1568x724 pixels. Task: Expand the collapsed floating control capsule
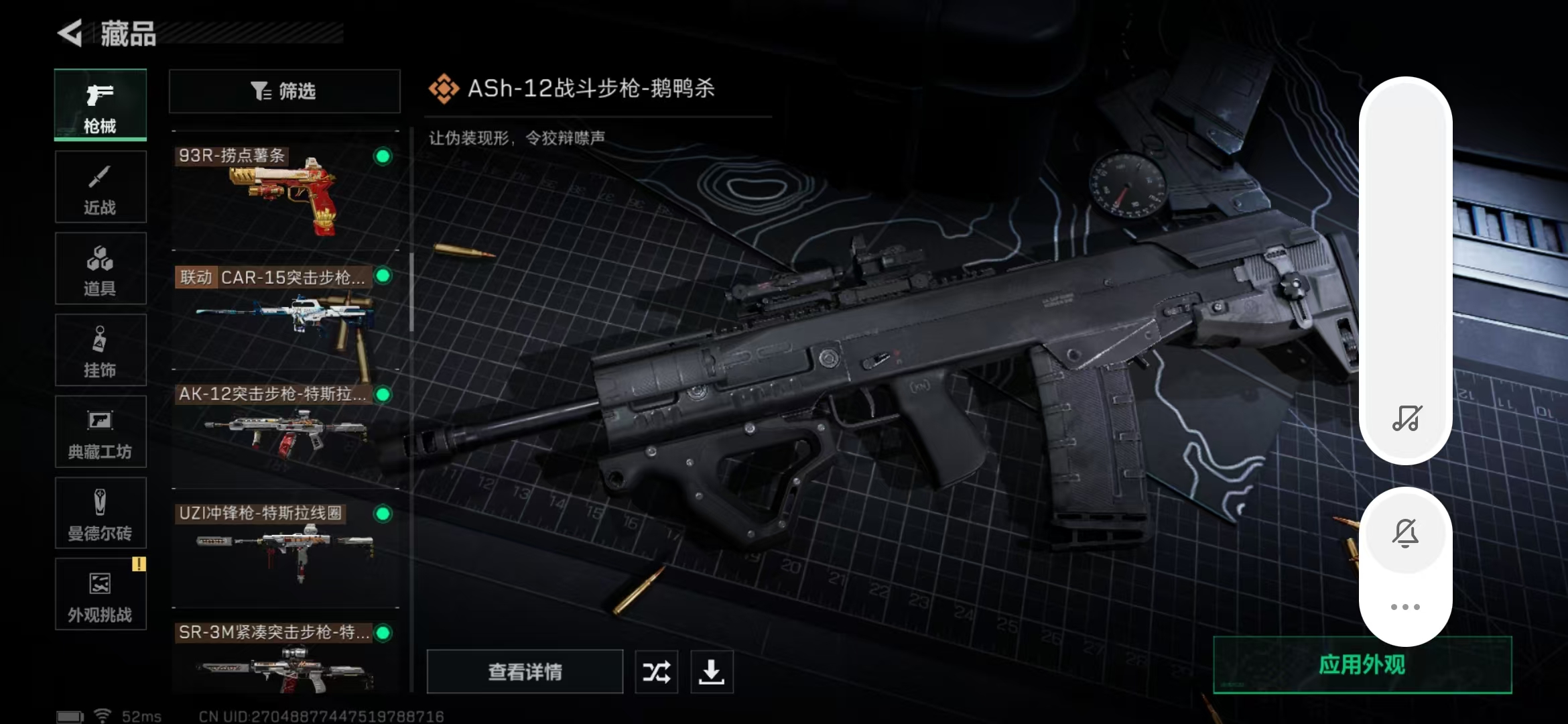tap(1407, 268)
